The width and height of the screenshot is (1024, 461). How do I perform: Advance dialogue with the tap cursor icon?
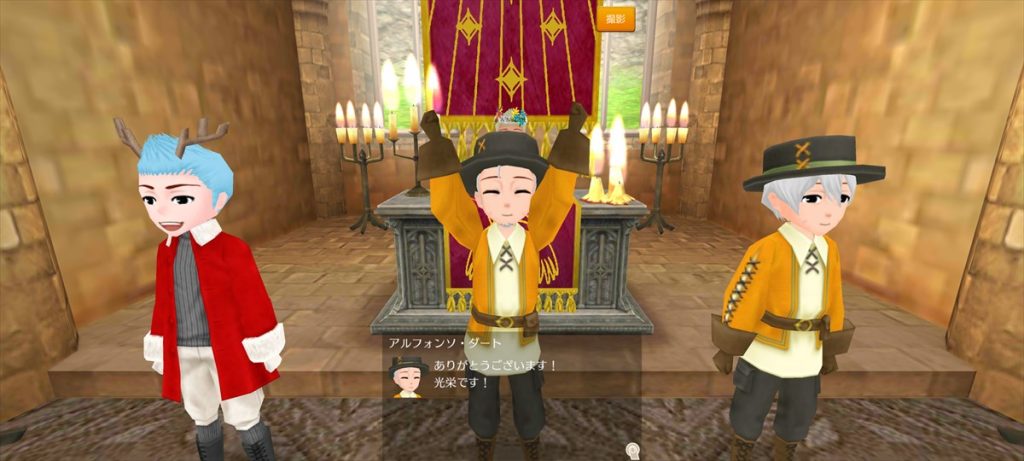[632, 448]
